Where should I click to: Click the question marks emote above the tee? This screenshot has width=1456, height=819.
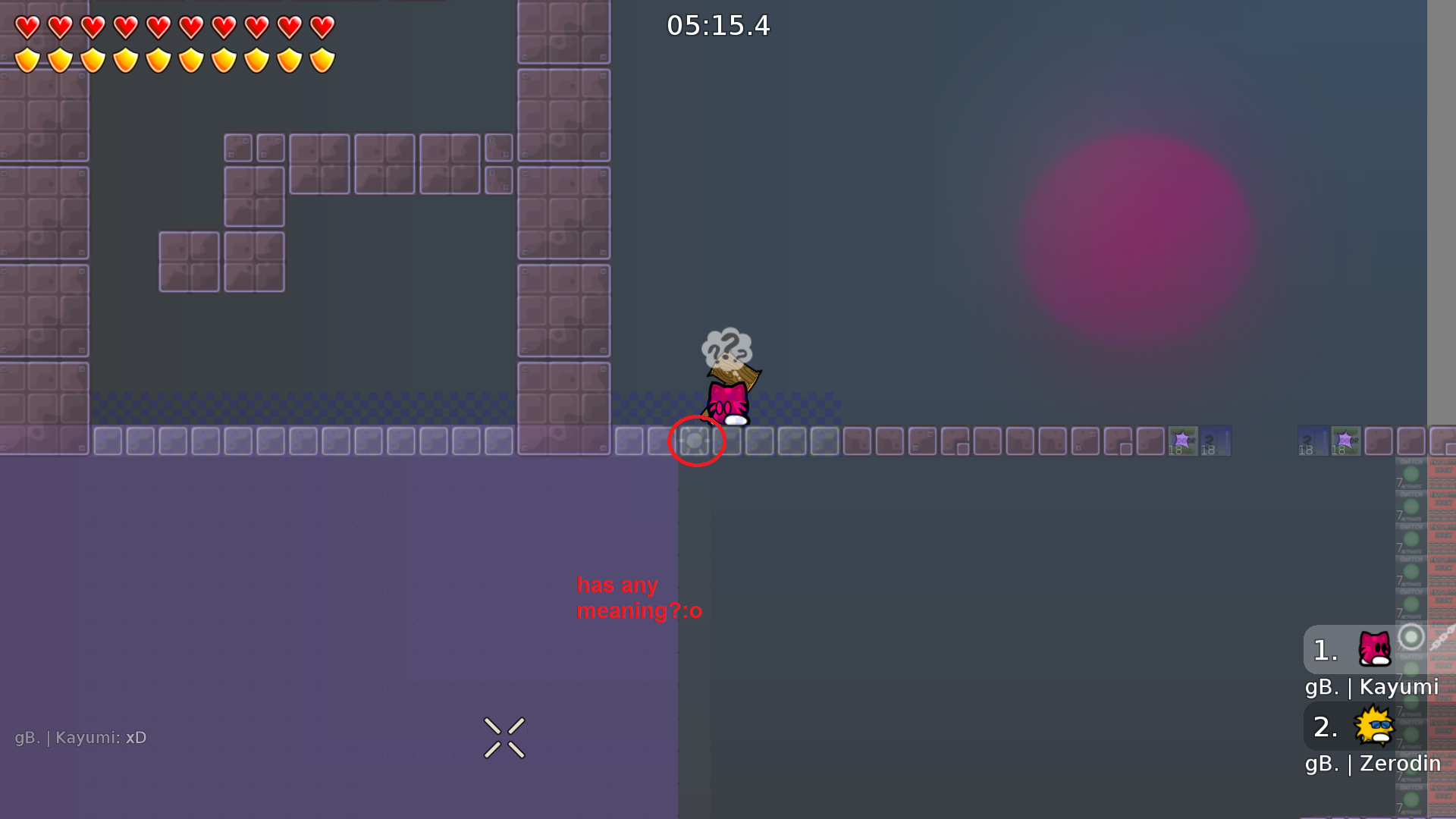(x=726, y=347)
